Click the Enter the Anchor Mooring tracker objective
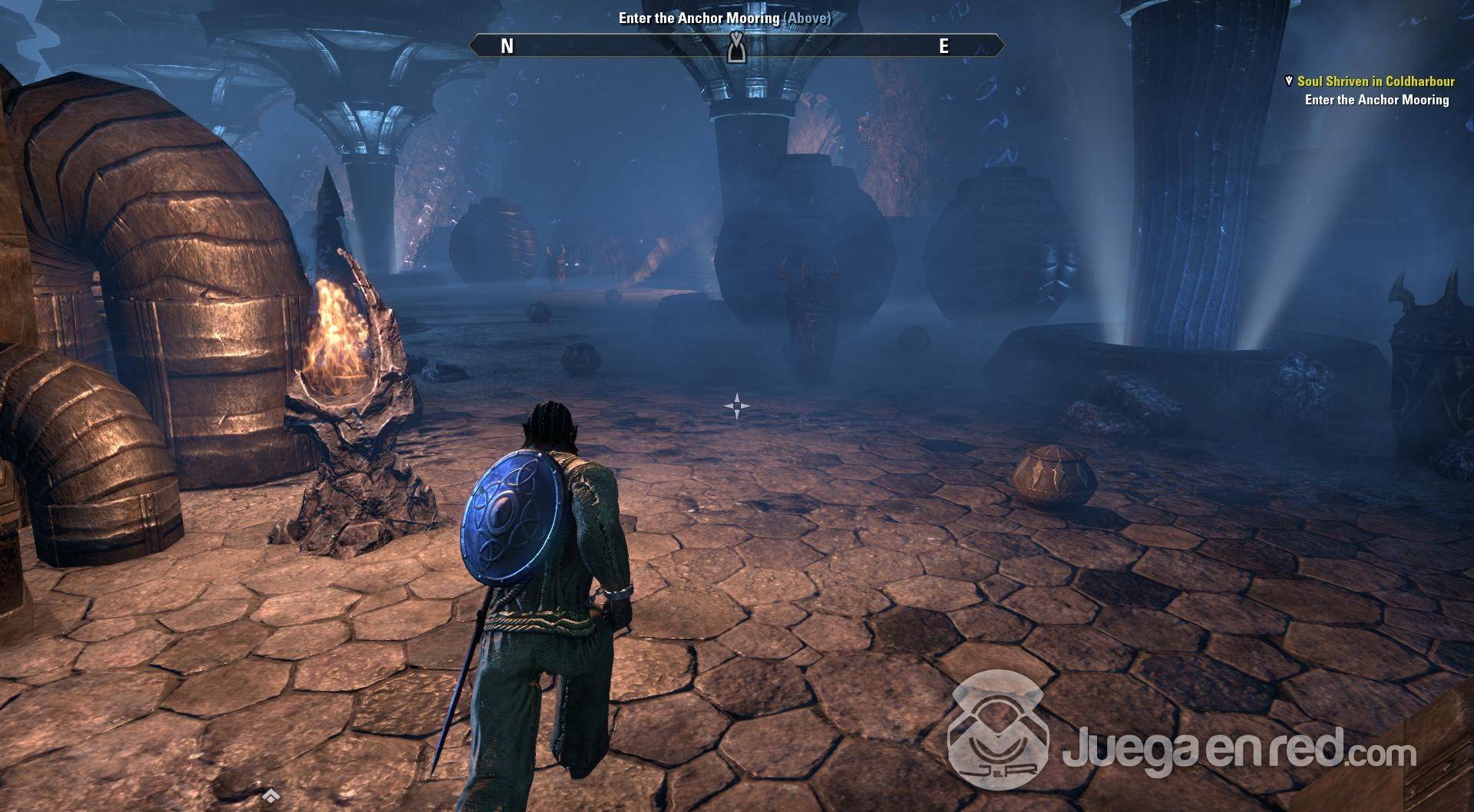The image size is (1474, 812). pyautogui.click(x=1377, y=100)
